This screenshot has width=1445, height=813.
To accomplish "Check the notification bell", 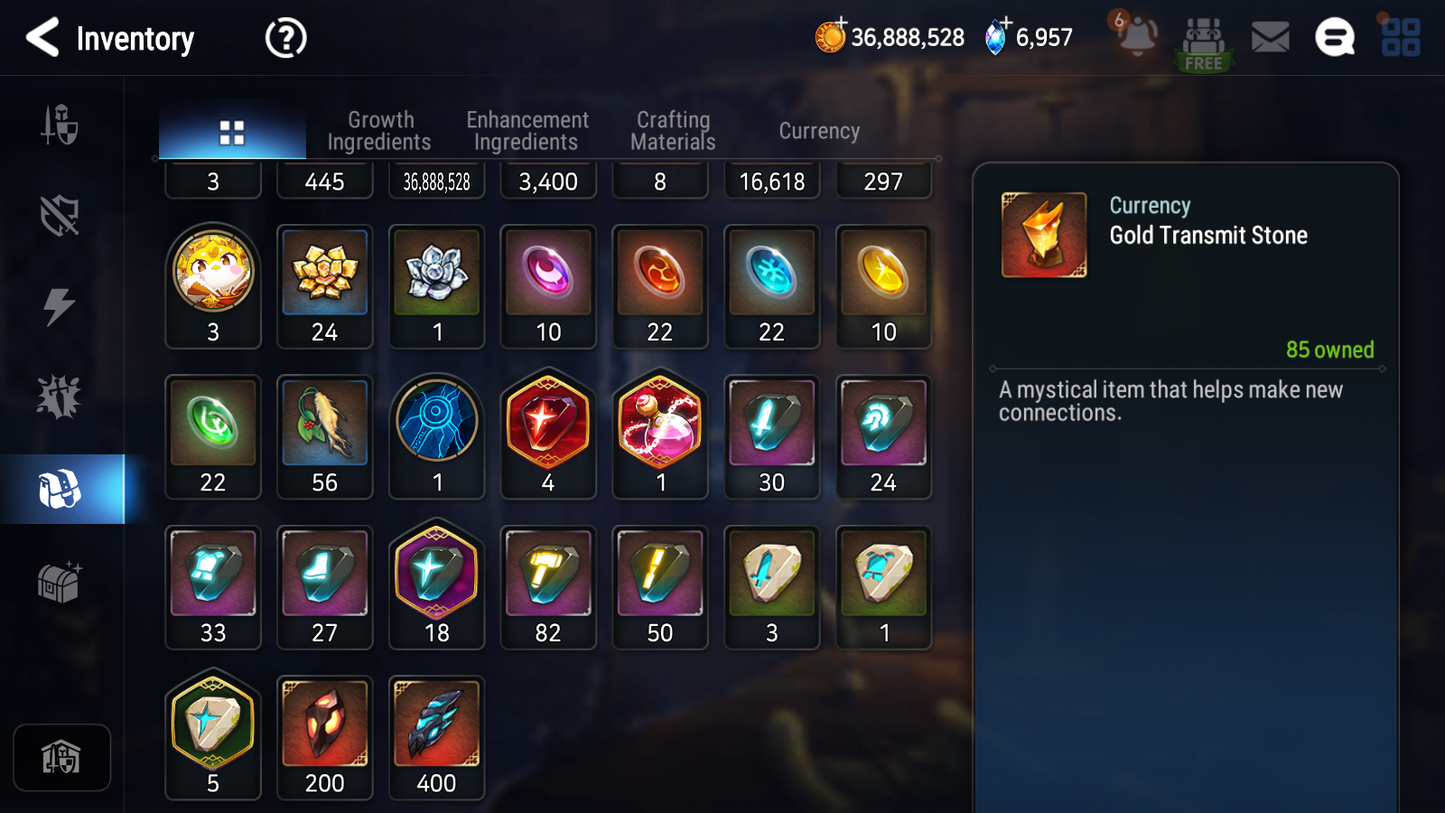I will point(1137,36).
